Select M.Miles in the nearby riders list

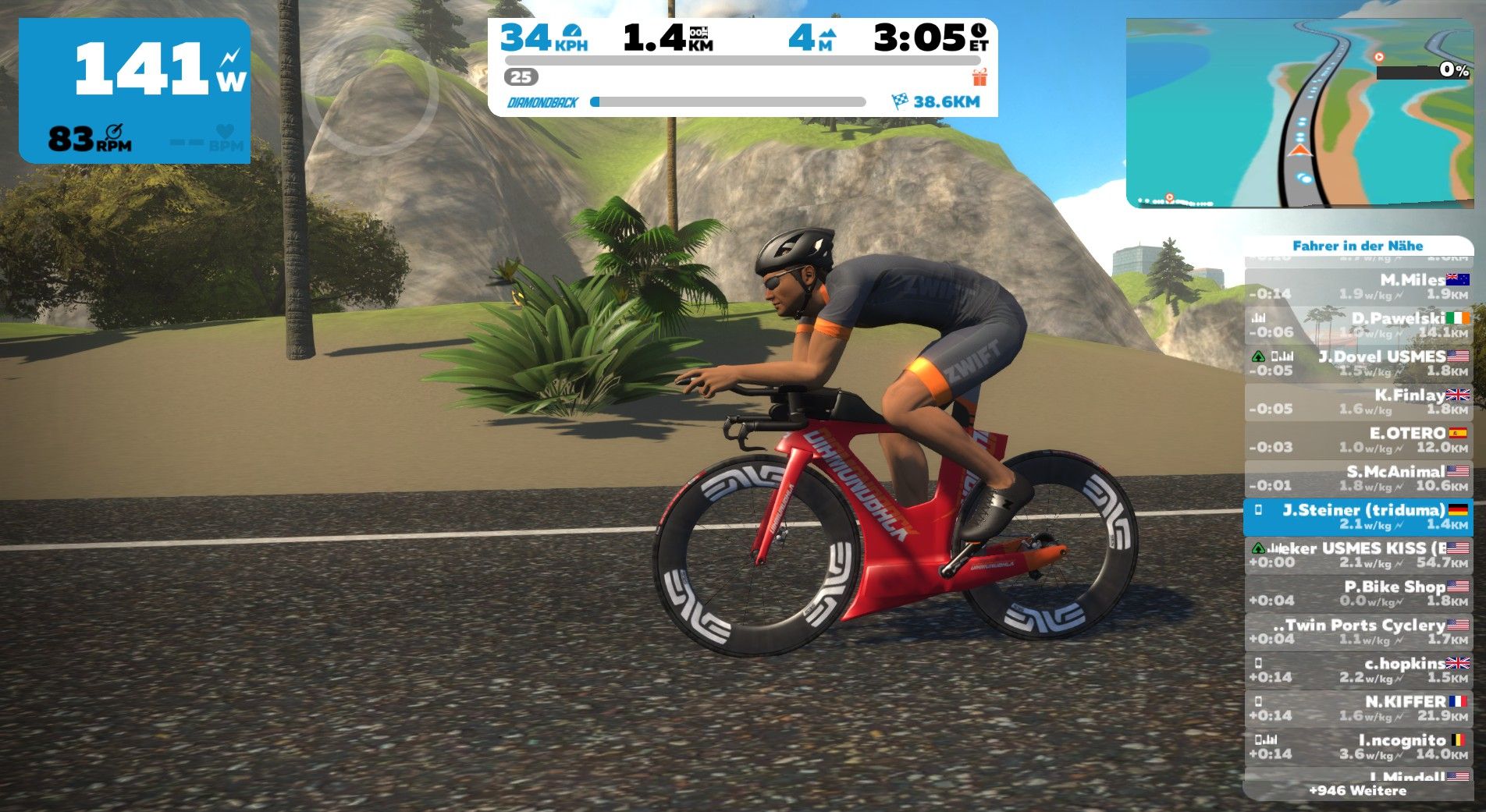pyautogui.click(x=1358, y=286)
